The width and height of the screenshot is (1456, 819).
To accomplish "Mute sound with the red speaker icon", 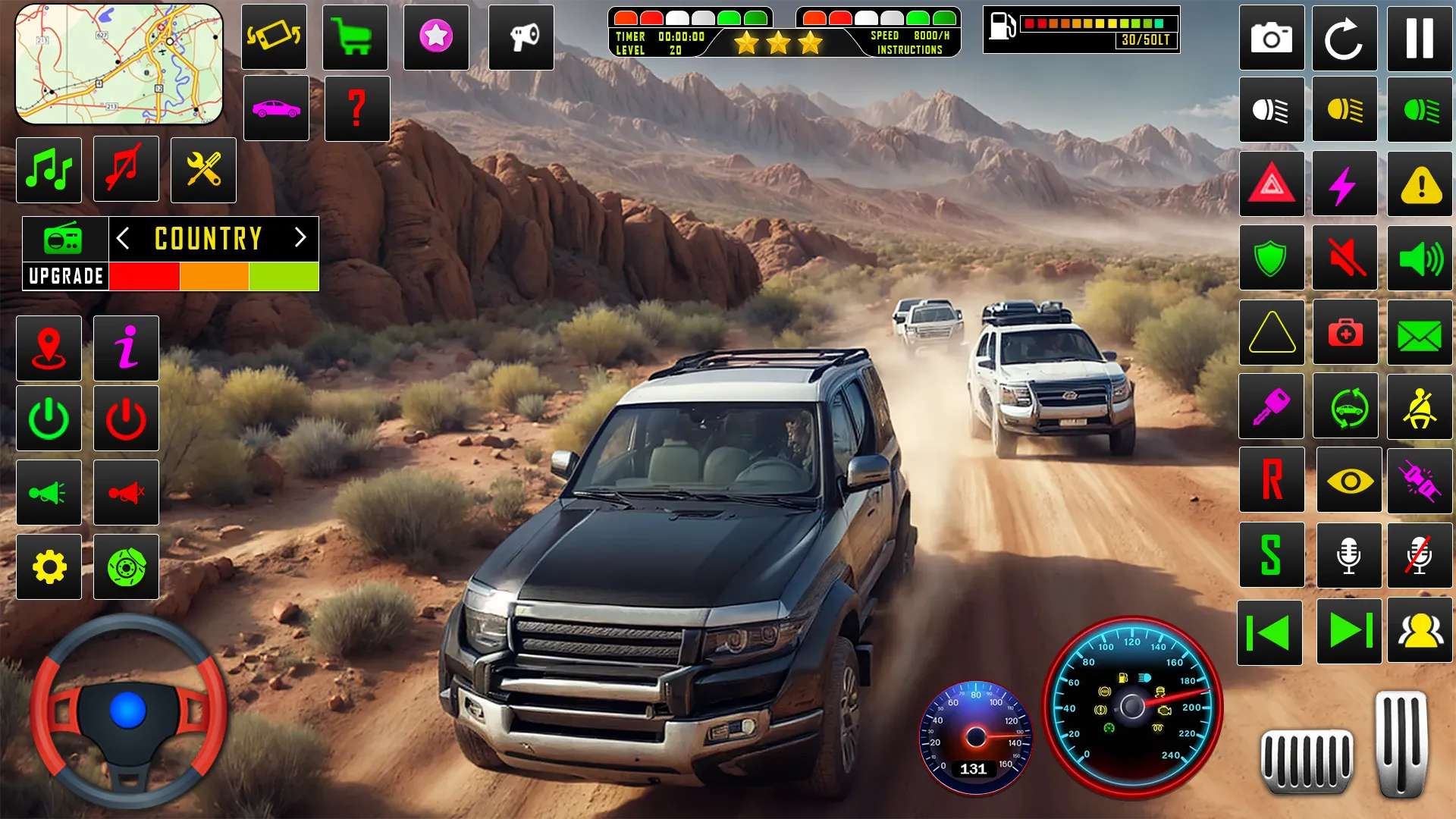I will click(x=1345, y=258).
